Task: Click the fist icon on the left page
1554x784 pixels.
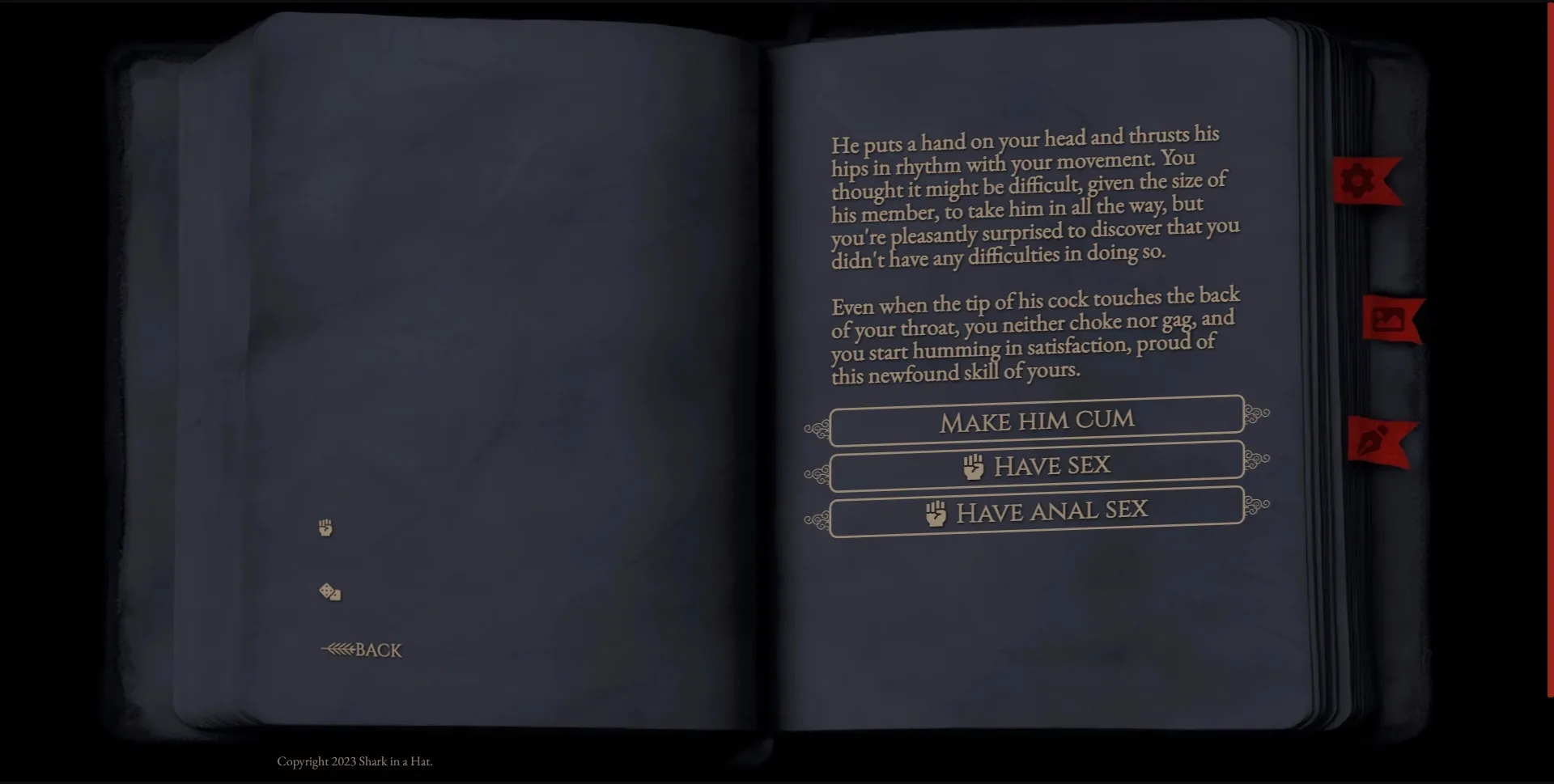Action: pos(326,528)
